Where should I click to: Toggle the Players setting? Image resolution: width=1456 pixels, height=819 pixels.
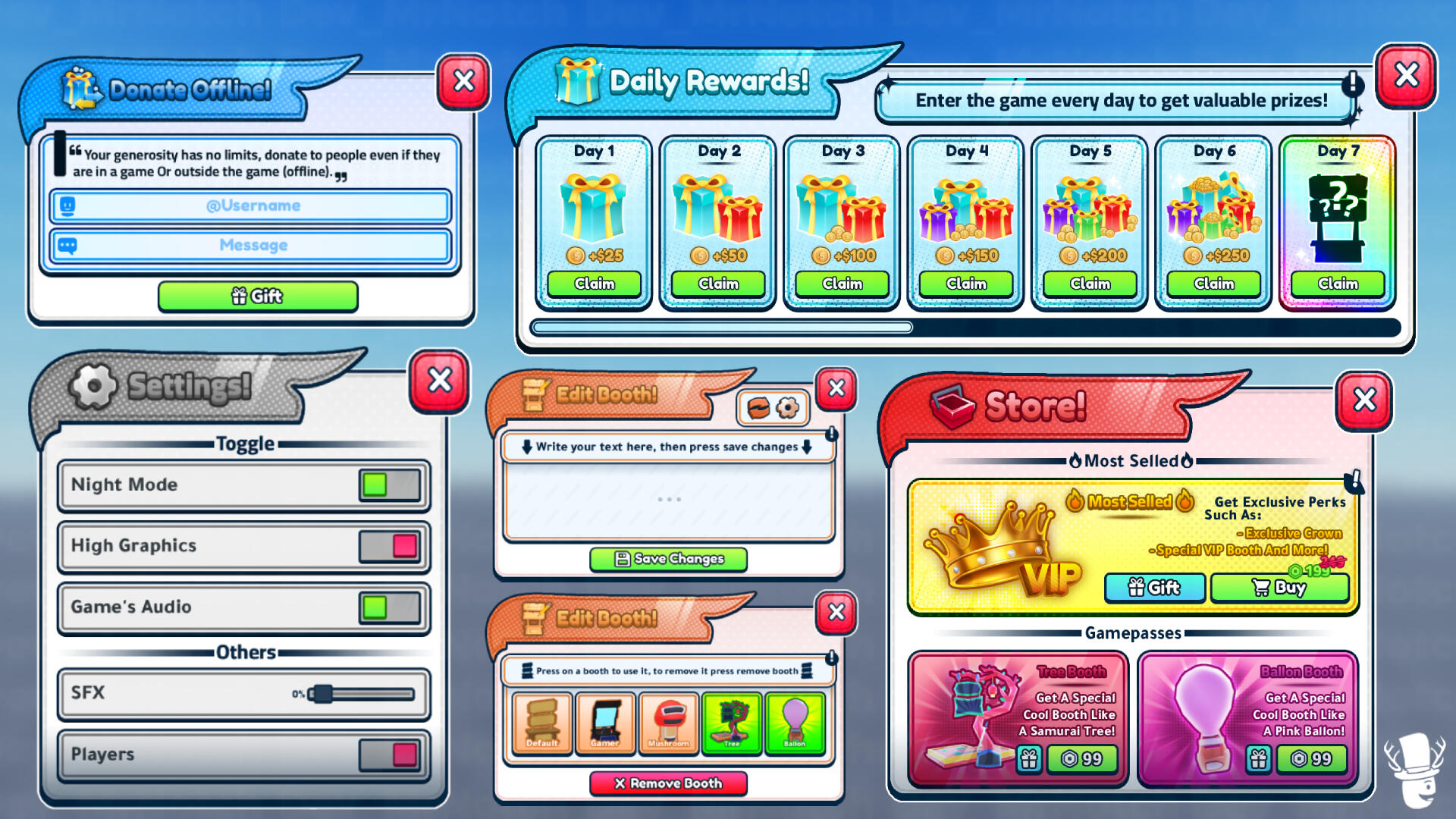pyautogui.click(x=388, y=755)
